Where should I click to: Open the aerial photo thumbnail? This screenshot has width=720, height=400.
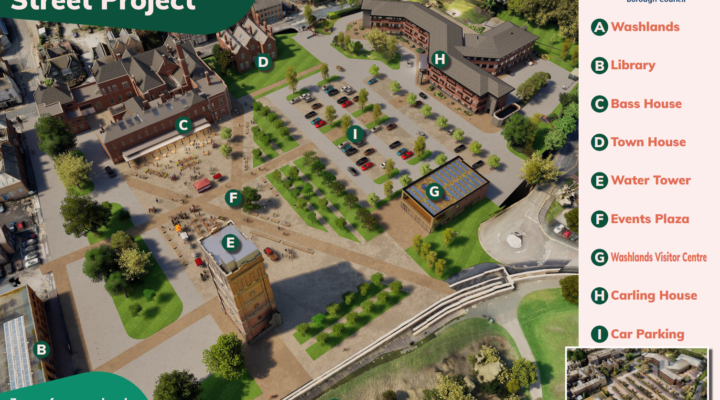coord(638,374)
